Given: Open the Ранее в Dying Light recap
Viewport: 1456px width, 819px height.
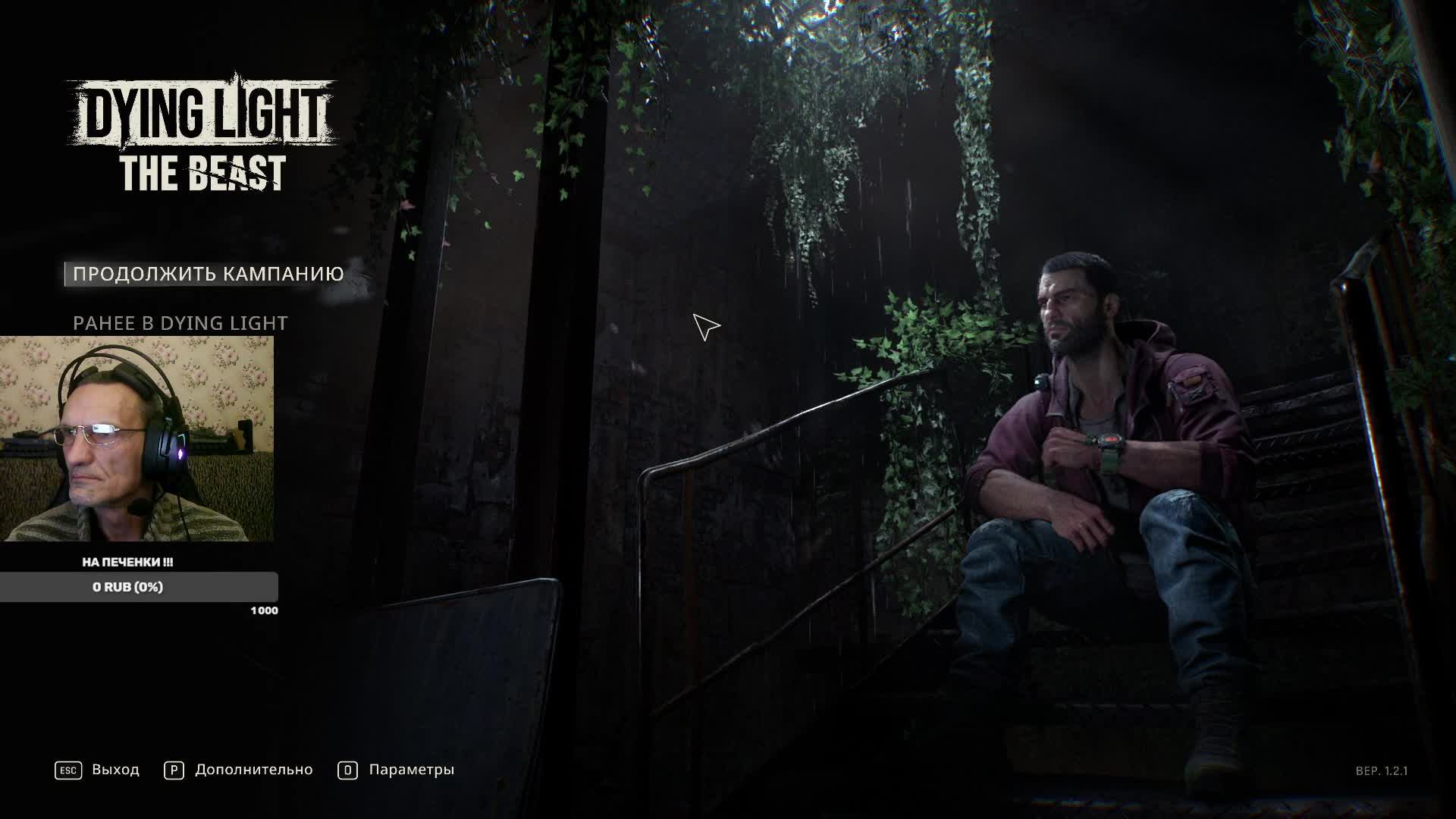Looking at the screenshot, I should pos(180,323).
